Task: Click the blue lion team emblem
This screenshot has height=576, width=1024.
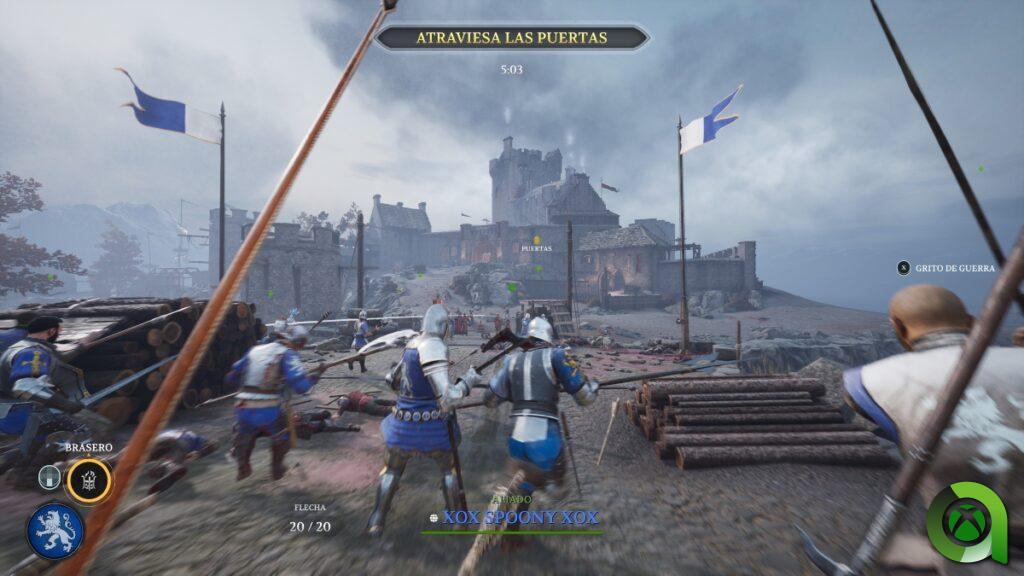Action: [x=55, y=530]
